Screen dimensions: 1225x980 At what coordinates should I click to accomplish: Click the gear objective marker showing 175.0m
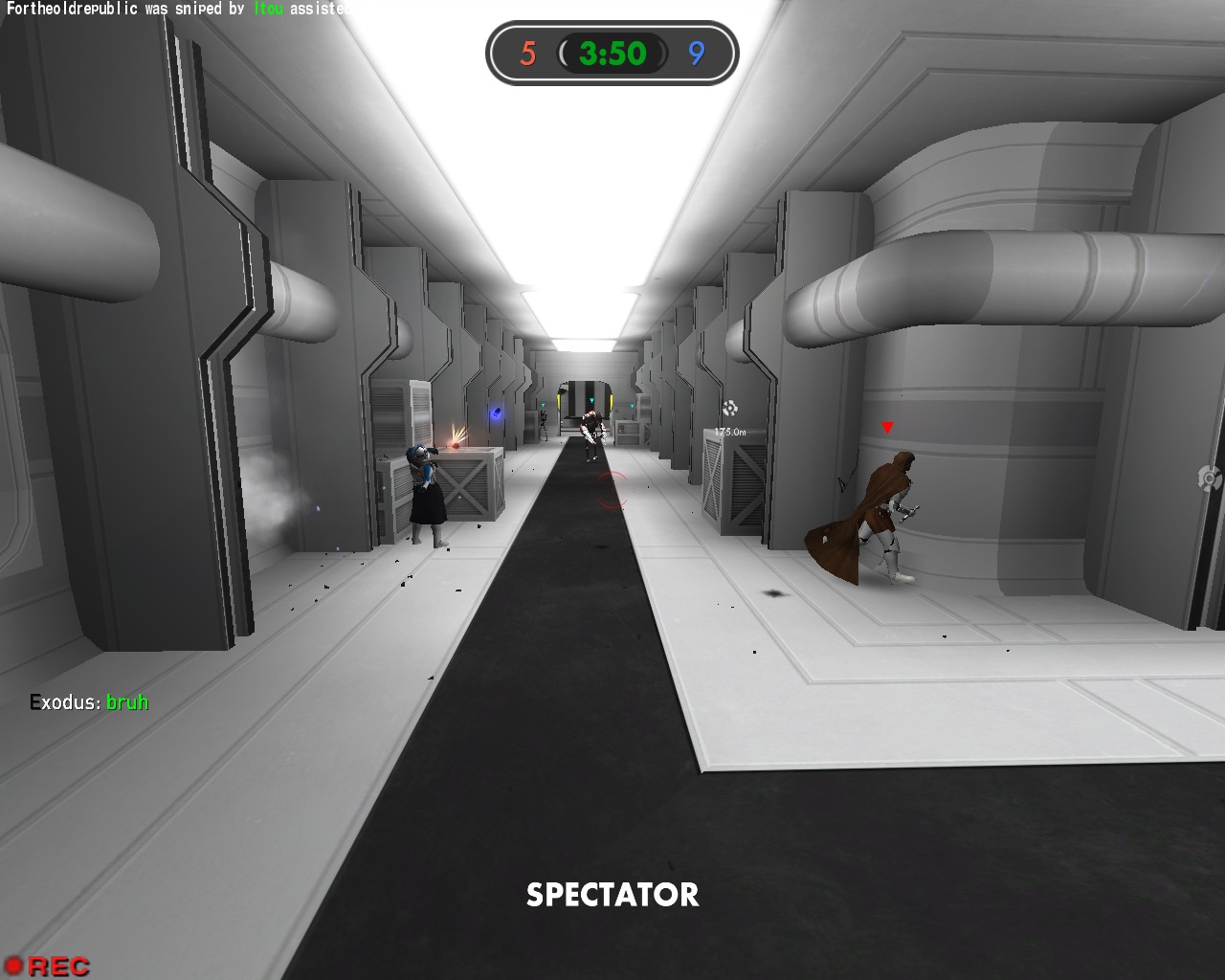click(x=729, y=410)
